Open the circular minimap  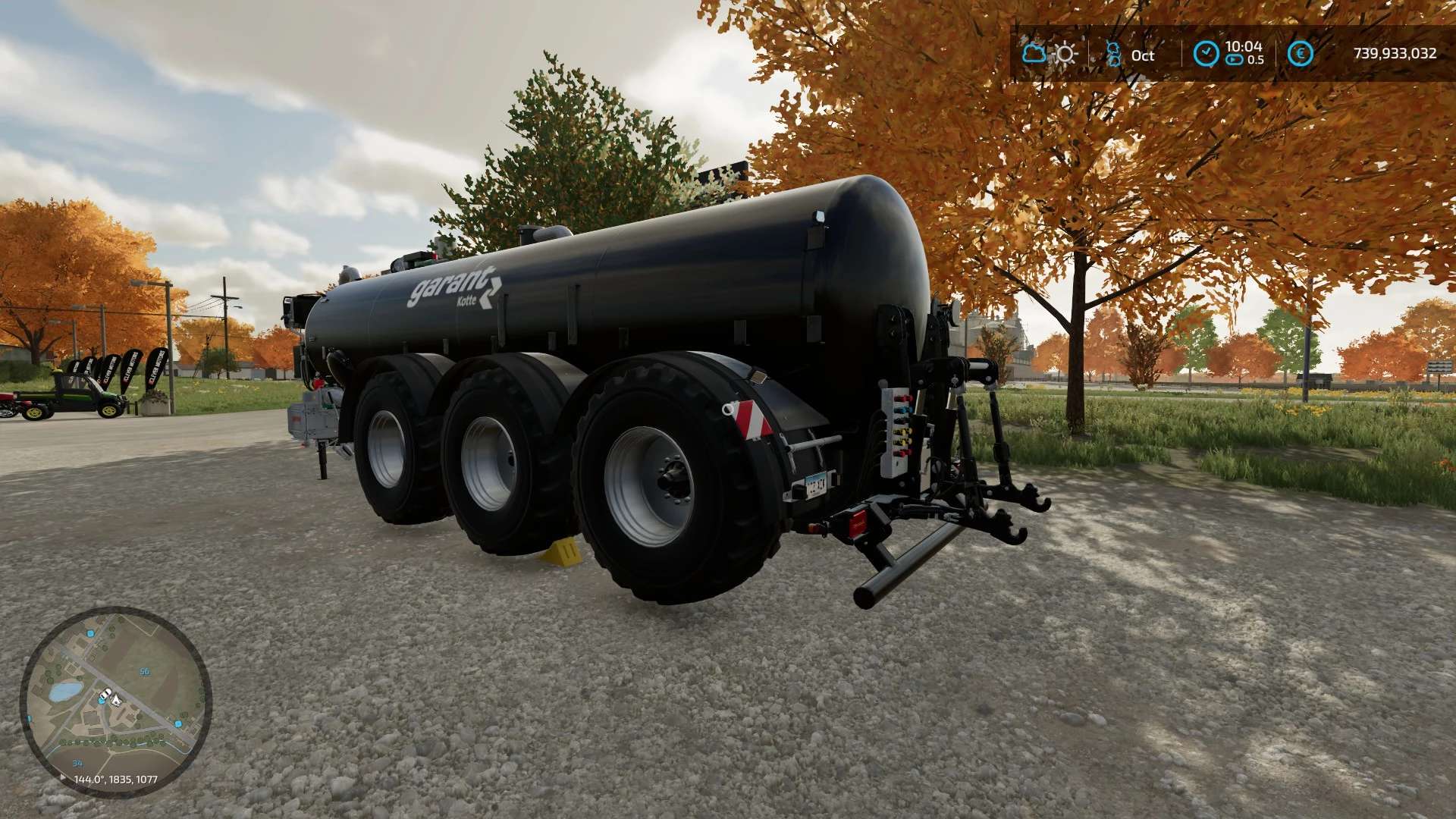(x=115, y=701)
